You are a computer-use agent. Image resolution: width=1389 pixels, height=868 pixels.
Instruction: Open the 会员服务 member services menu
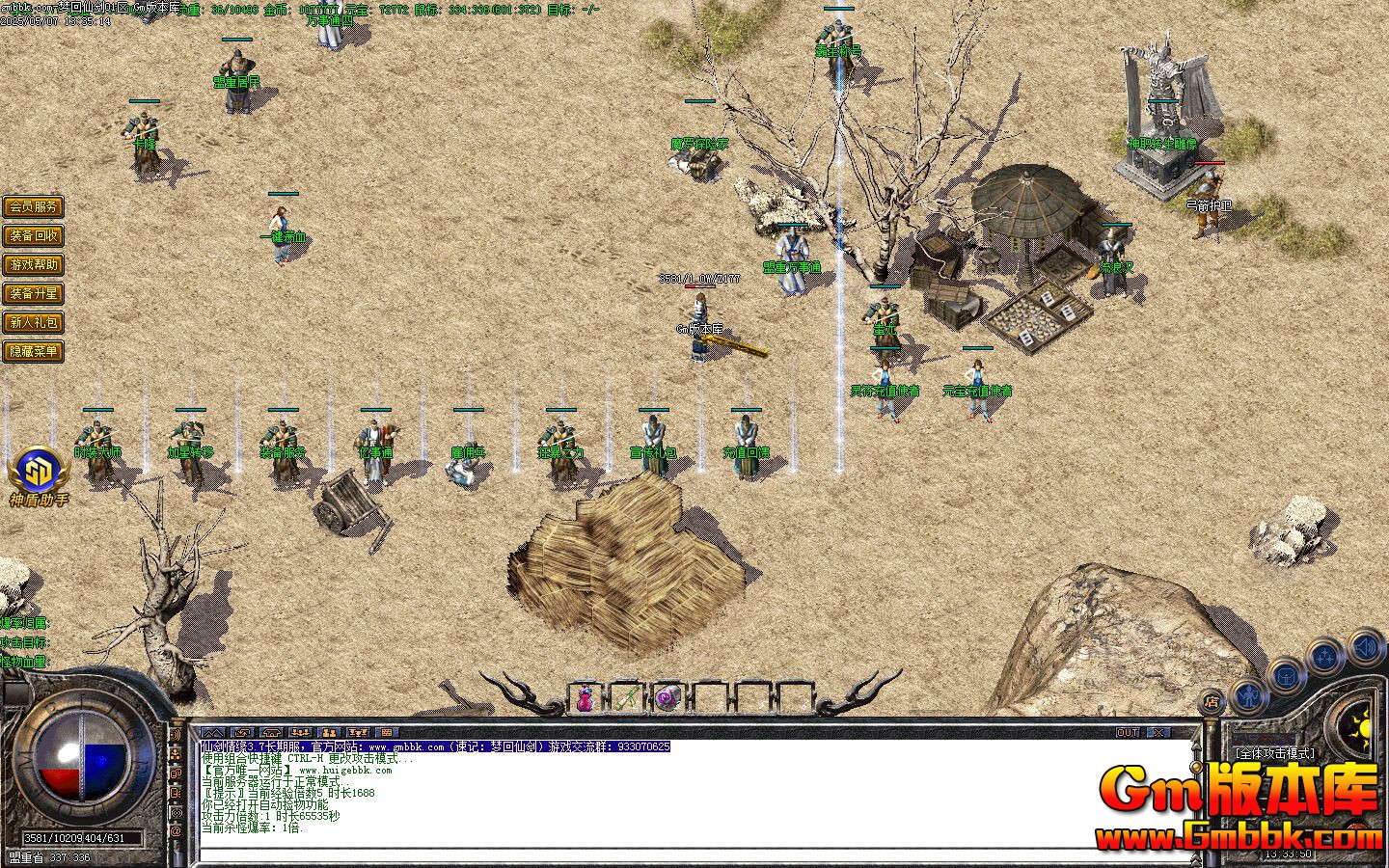point(34,206)
